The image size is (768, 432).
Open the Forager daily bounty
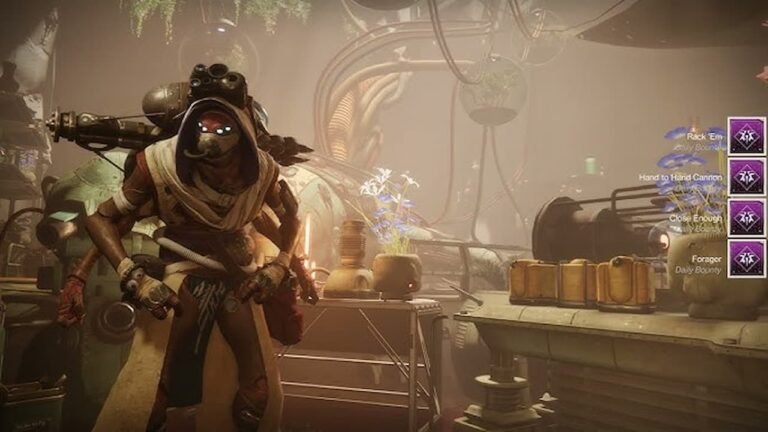pos(746,259)
